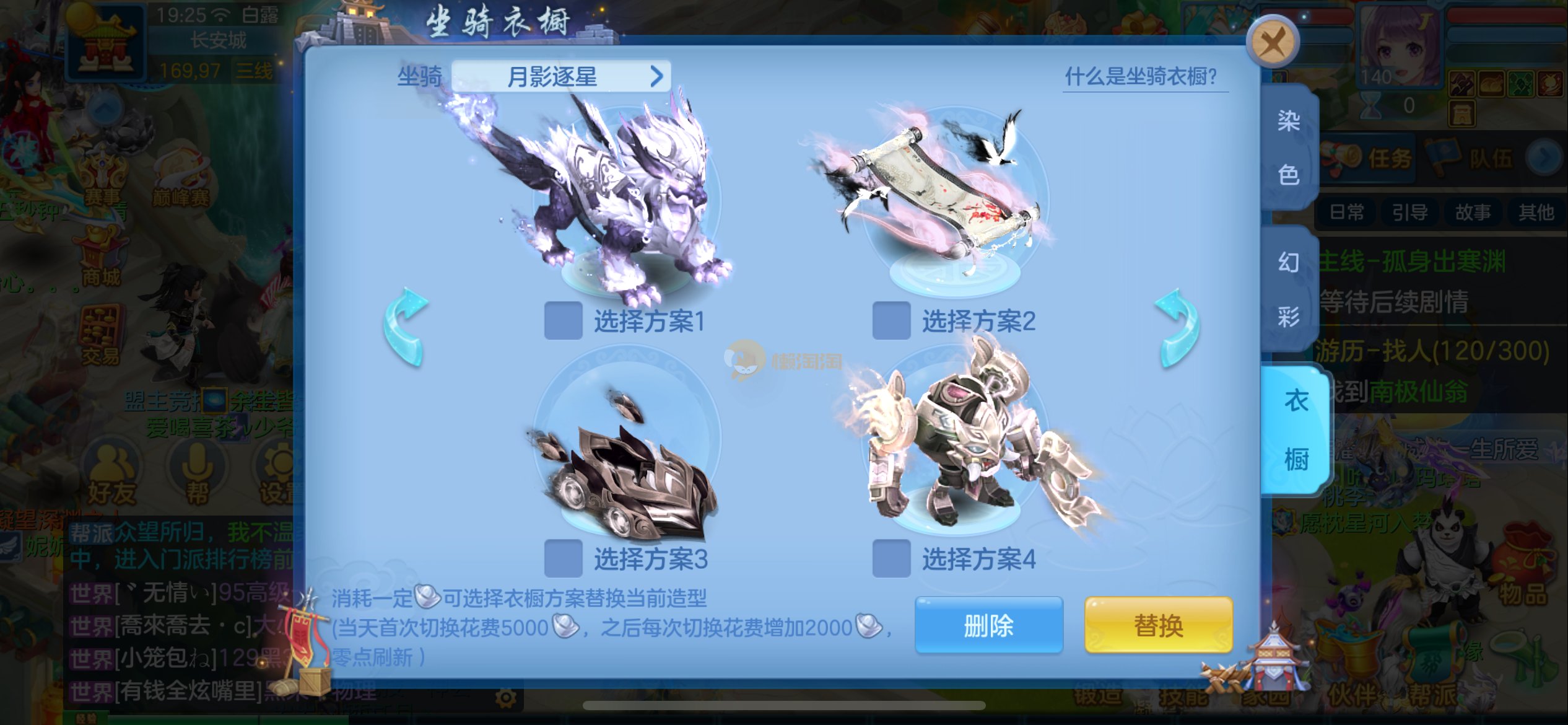Click the 删除 delete button
Screen dimensions: 1568x725
(988, 625)
